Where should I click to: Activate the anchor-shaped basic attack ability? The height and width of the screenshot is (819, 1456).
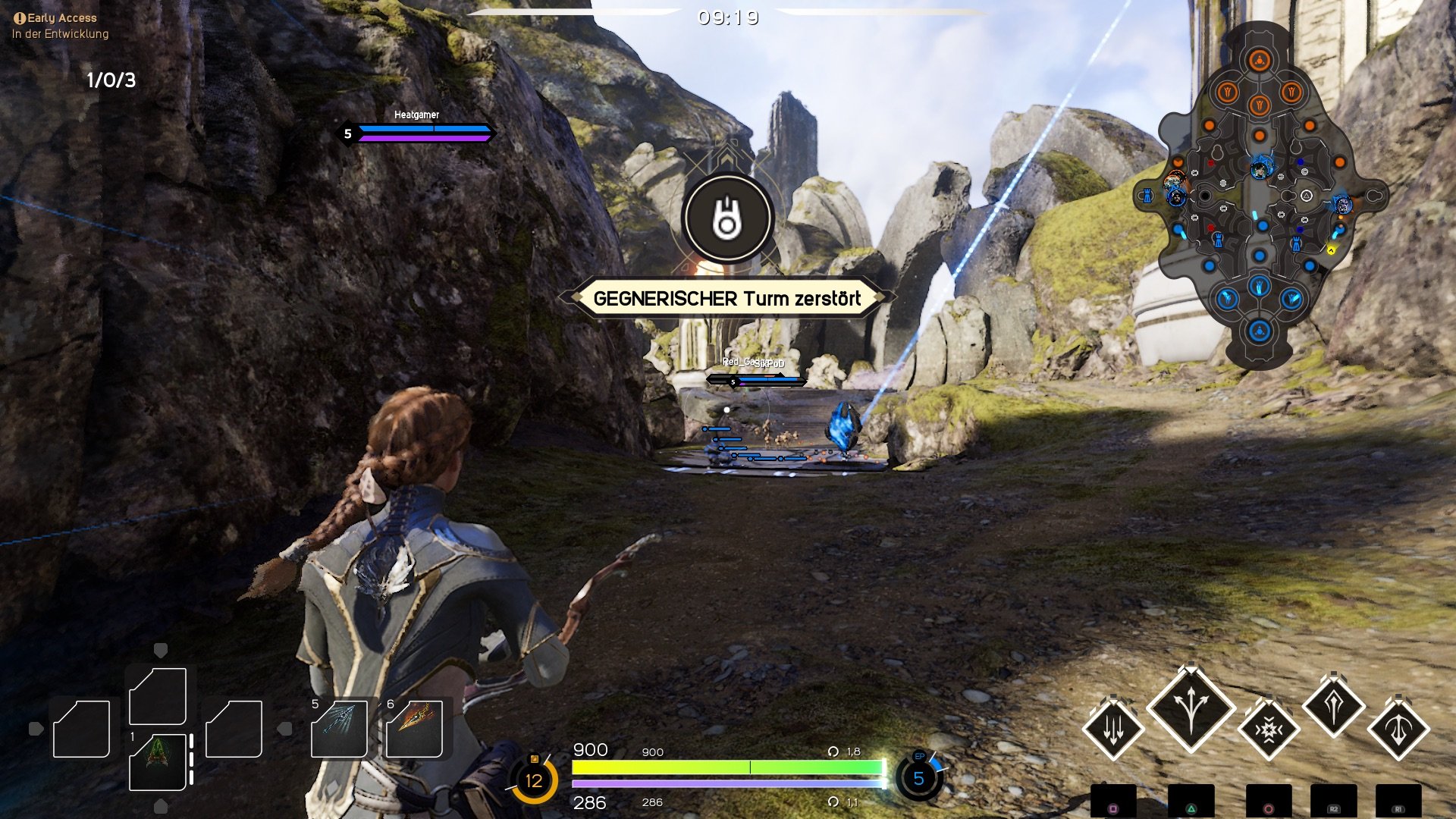coord(1398,728)
